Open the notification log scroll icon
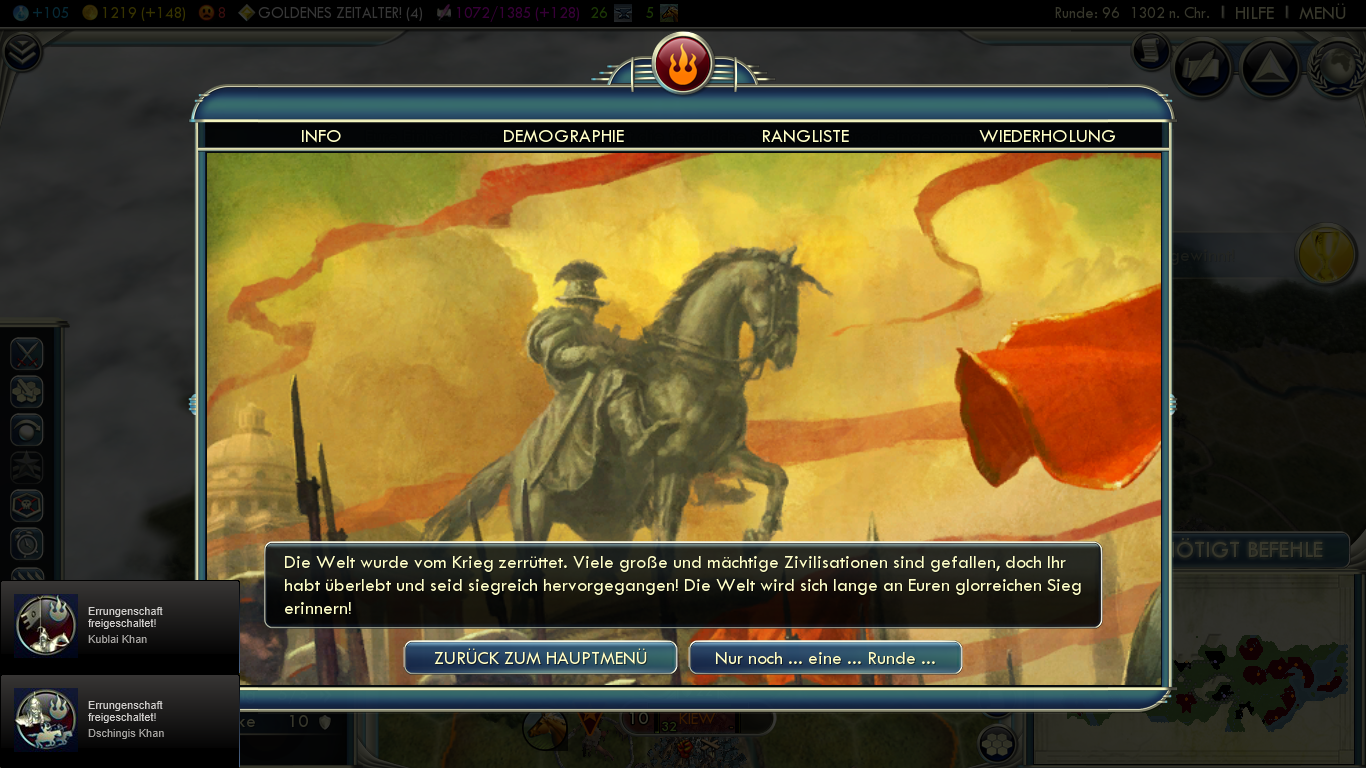 coord(1150,52)
